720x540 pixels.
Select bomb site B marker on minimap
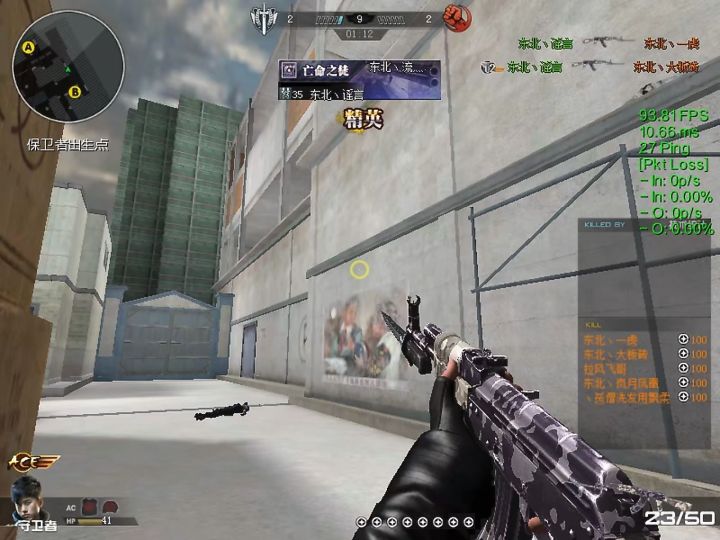pyautogui.click(x=75, y=92)
